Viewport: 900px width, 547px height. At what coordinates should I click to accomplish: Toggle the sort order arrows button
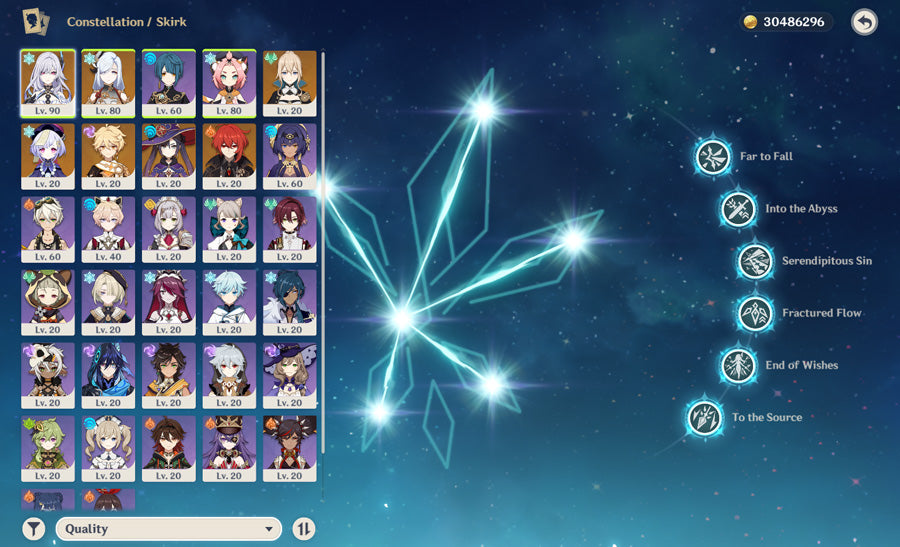tap(304, 529)
